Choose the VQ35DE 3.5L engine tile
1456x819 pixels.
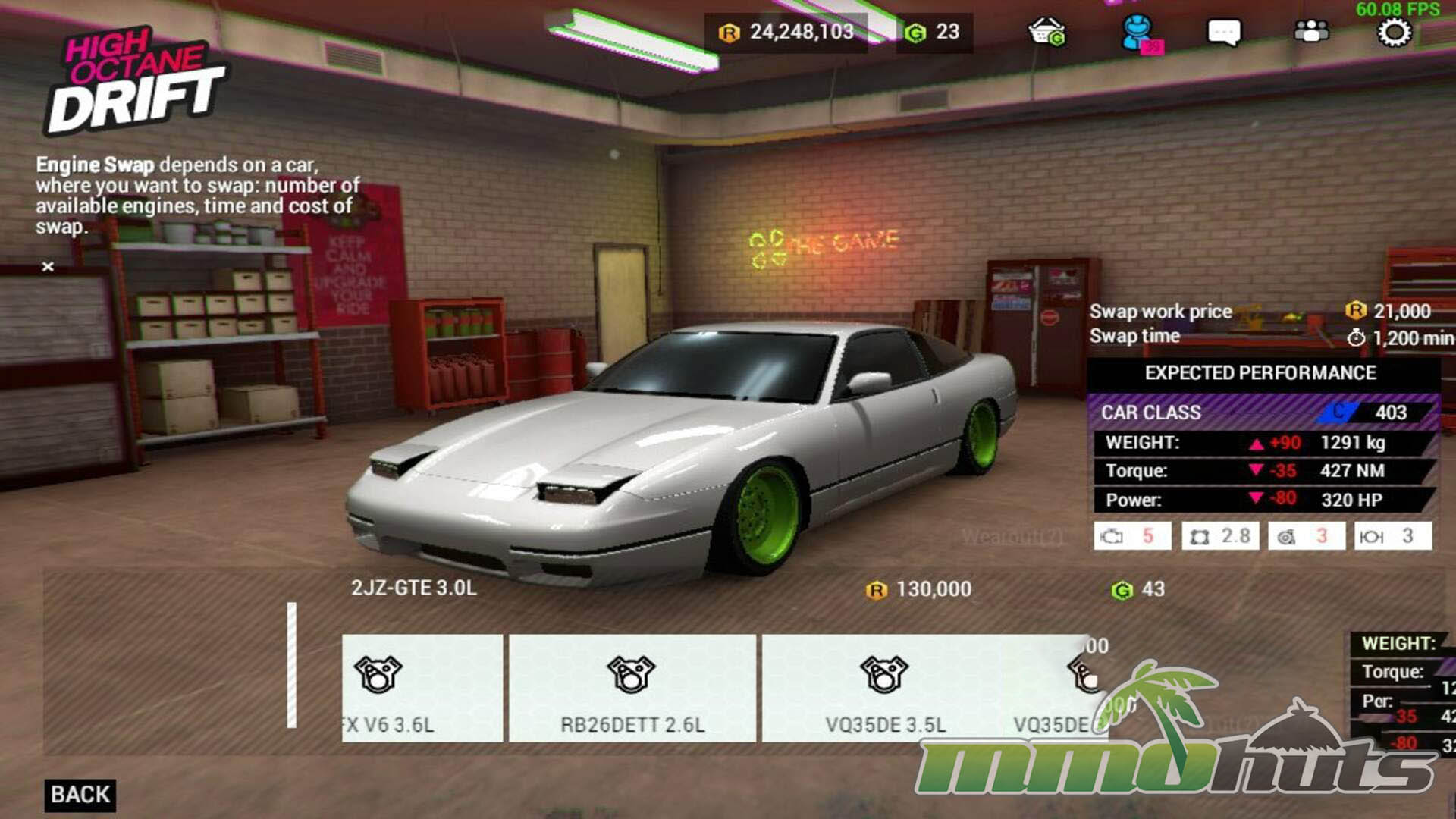click(x=884, y=688)
